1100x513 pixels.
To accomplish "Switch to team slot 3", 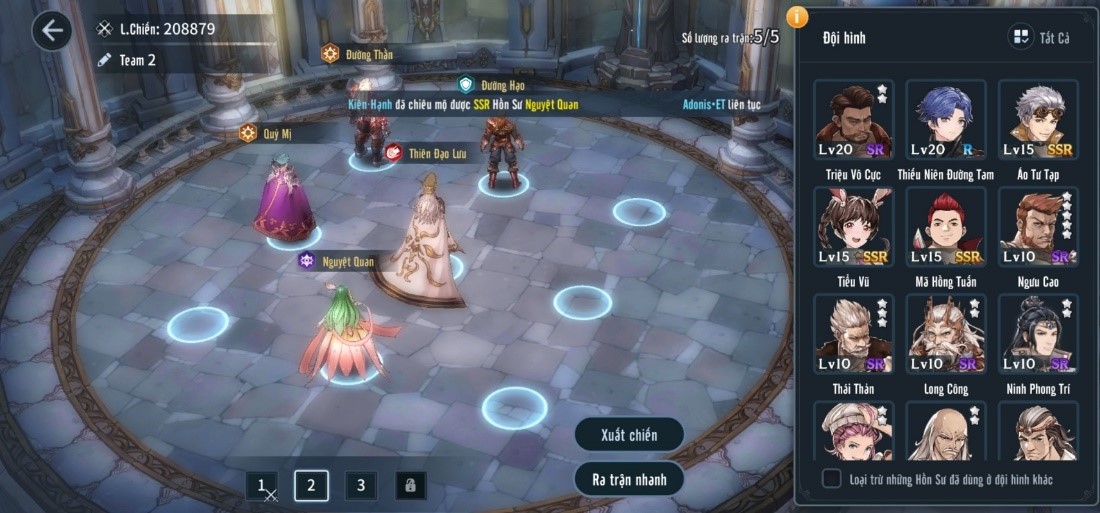I will pyautogui.click(x=361, y=486).
